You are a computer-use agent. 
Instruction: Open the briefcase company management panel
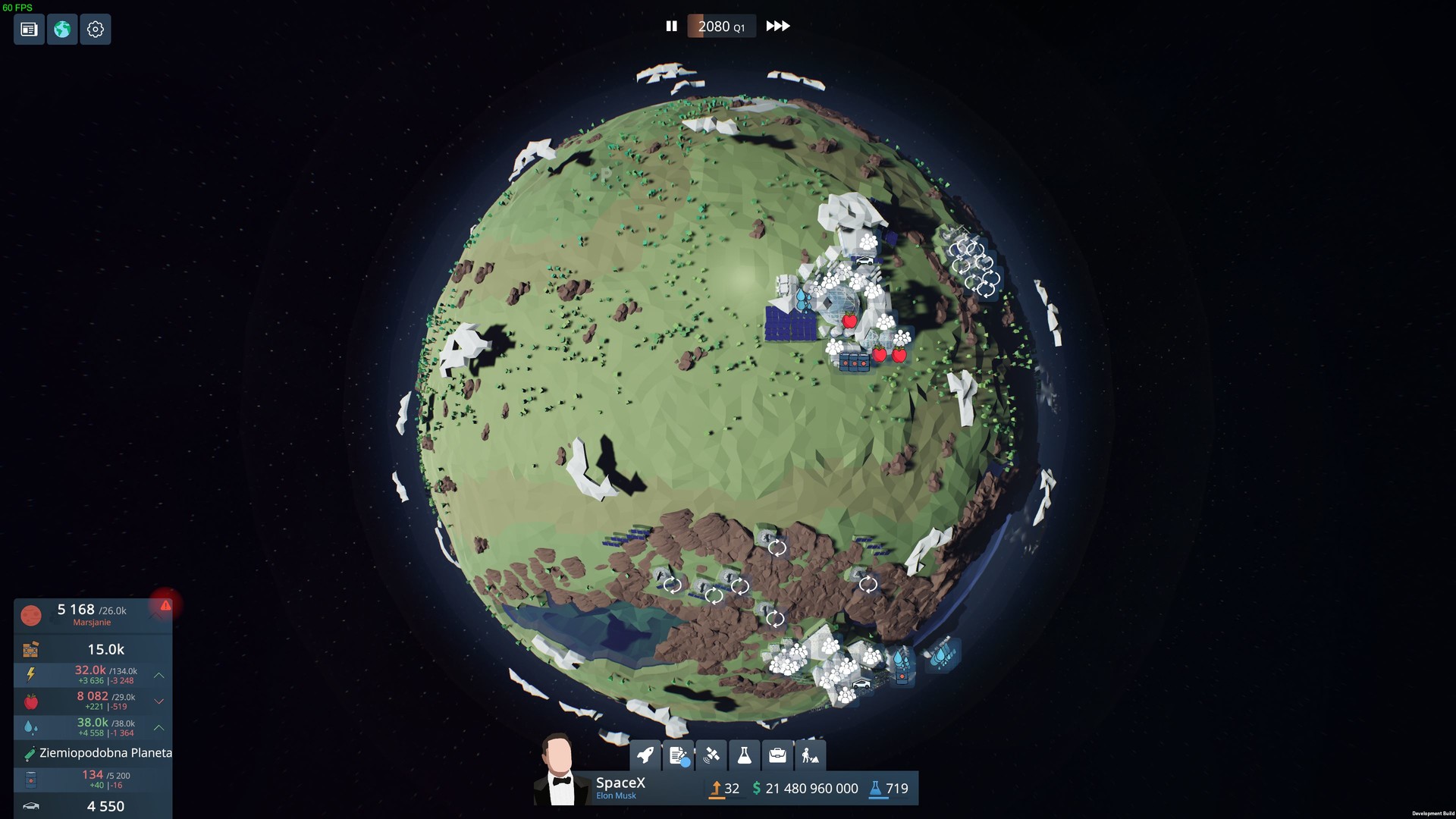tap(778, 755)
